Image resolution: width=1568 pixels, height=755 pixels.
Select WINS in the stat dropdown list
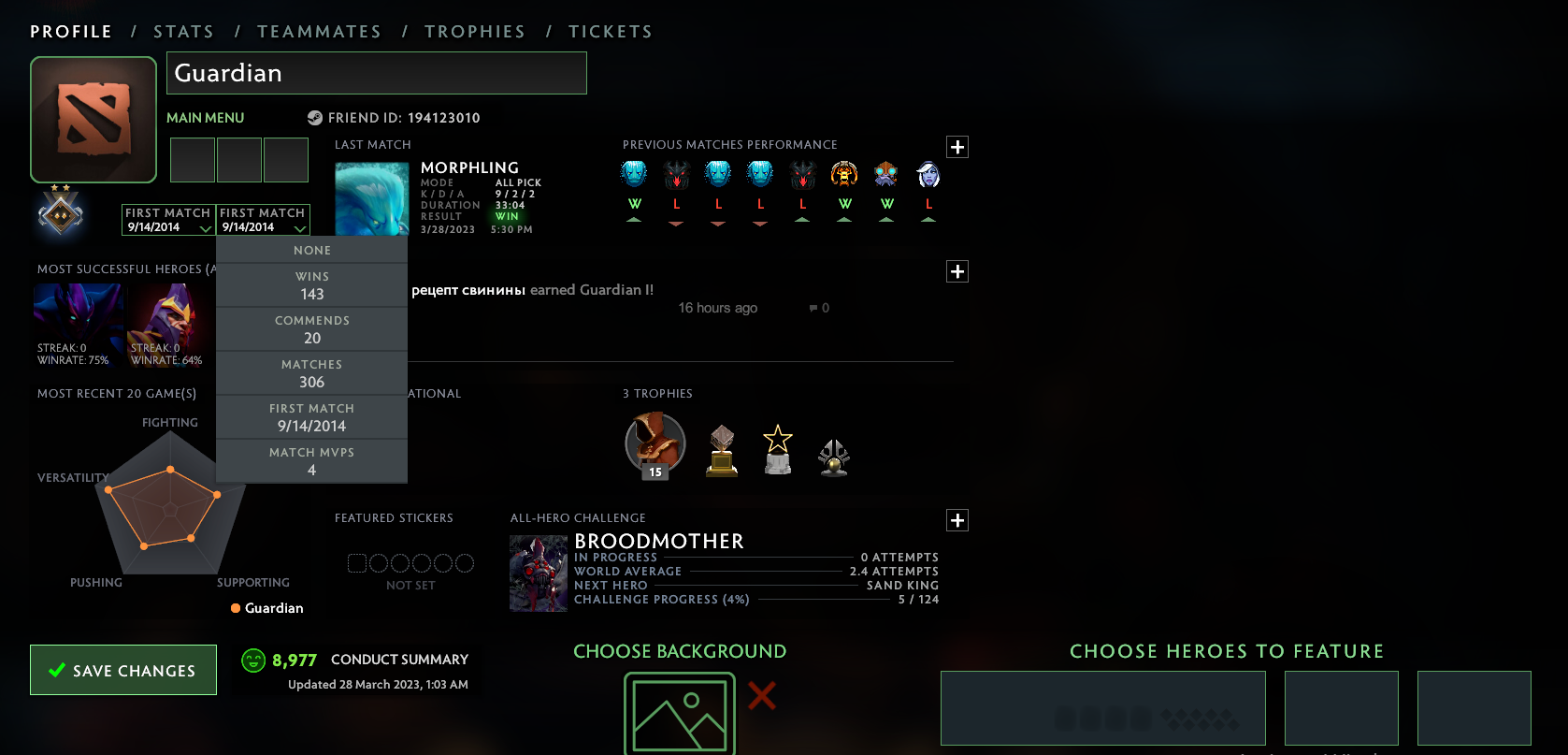[x=311, y=284]
